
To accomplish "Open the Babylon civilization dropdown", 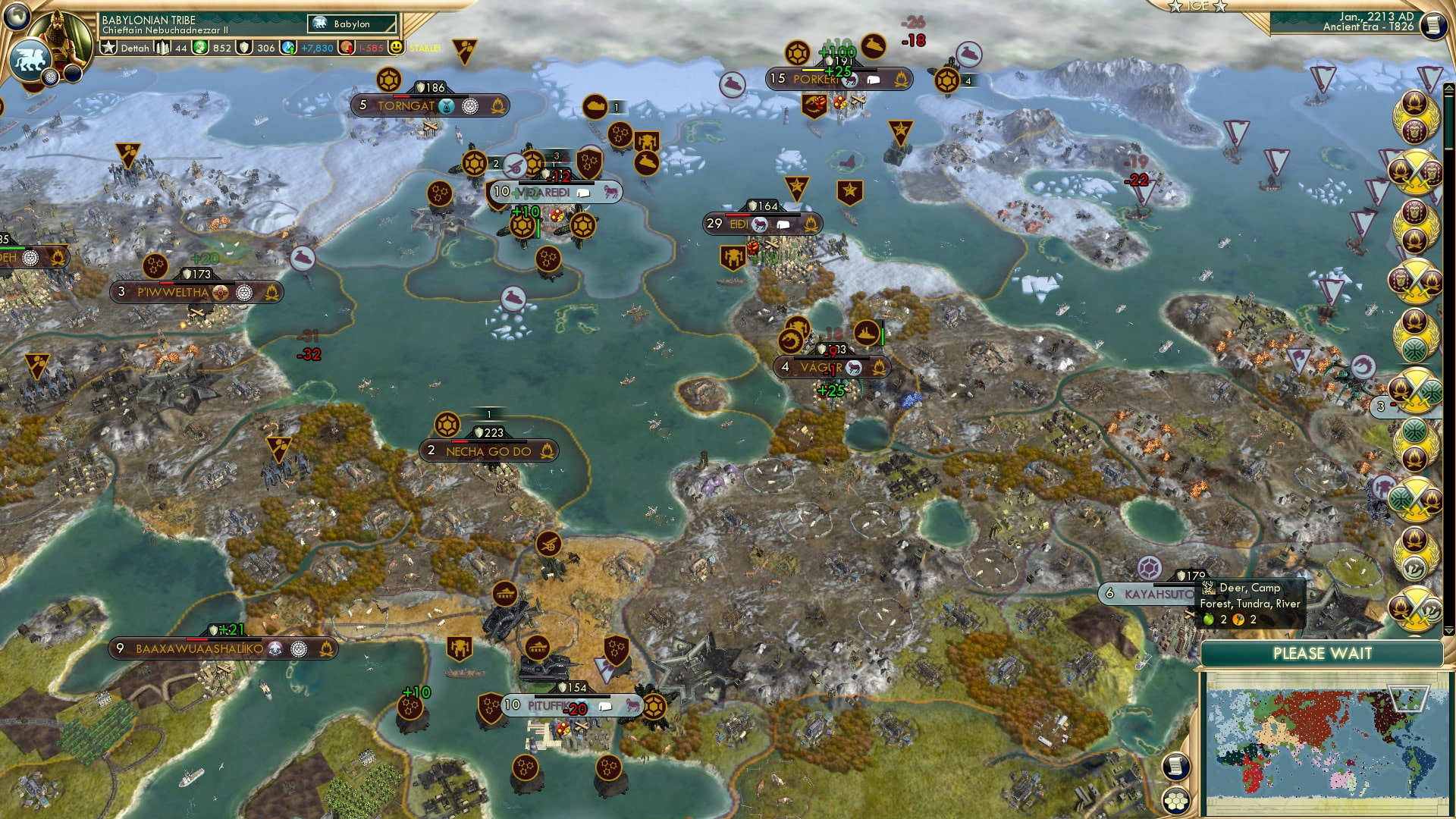I will point(350,24).
